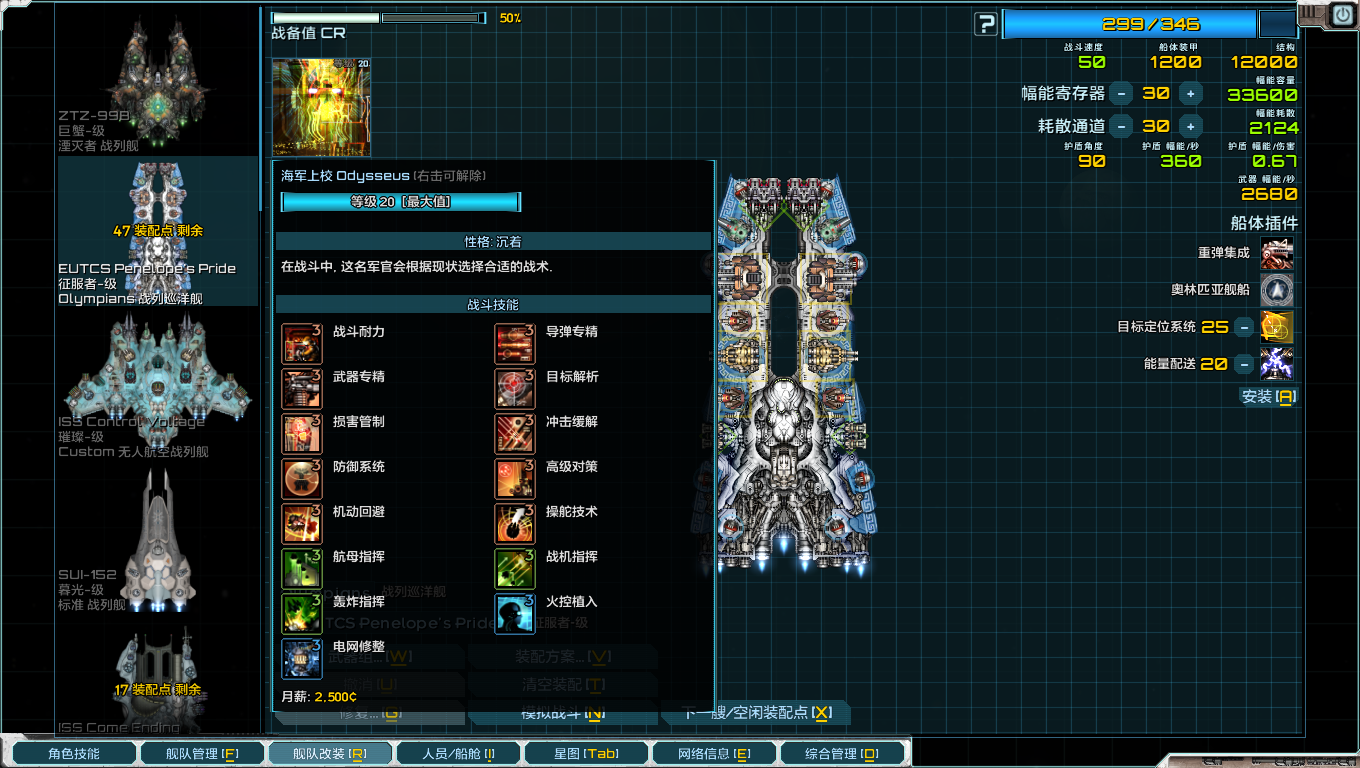This screenshot has width=1360, height=768.
Task: Switch to the 星图 tab
Action: click(x=586, y=753)
